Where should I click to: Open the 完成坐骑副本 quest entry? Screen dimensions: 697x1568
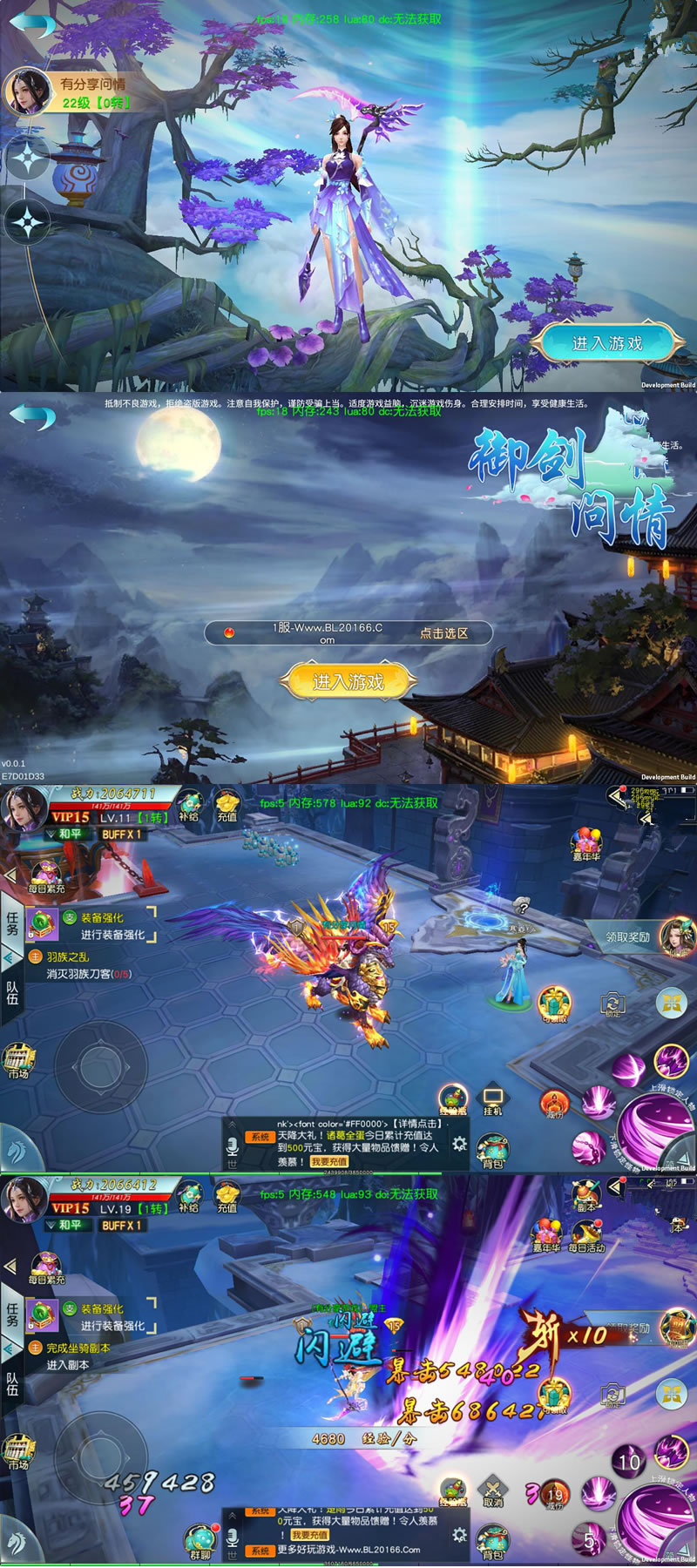(x=78, y=1348)
